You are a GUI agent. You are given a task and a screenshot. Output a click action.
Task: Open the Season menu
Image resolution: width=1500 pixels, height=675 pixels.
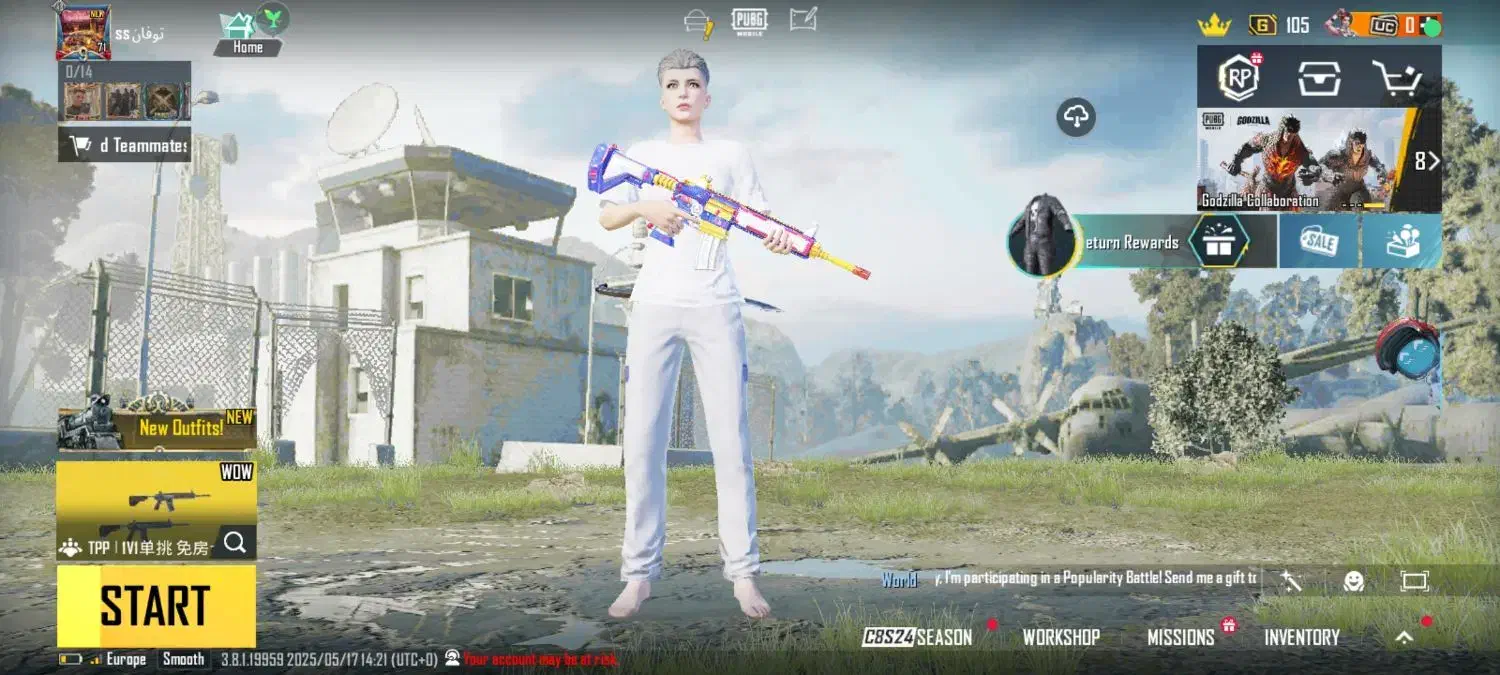pos(919,637)
